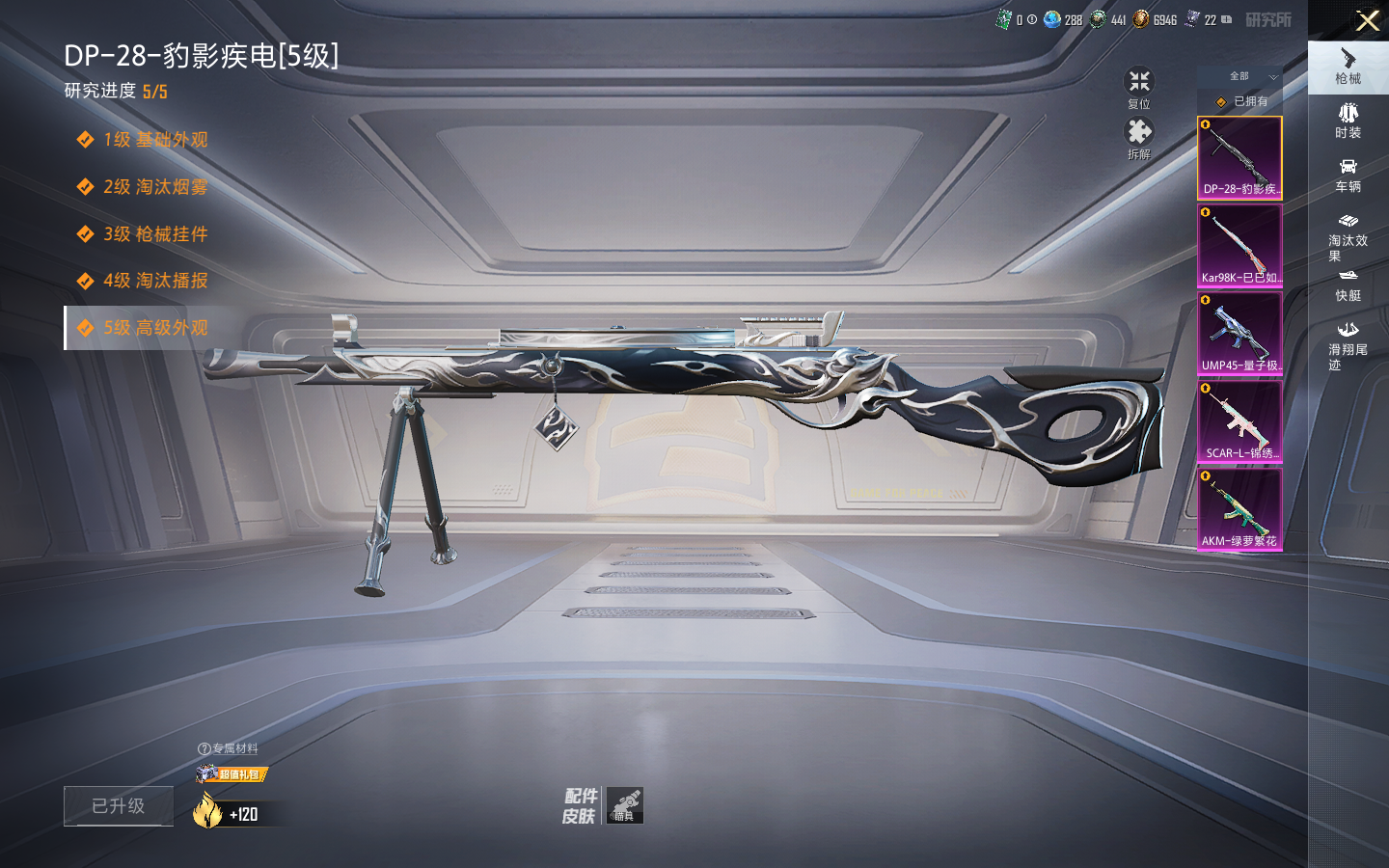This screenshot has width=1389, height=868.
Task: Switch to the 时装 outfits tab
Action: 1348,121
